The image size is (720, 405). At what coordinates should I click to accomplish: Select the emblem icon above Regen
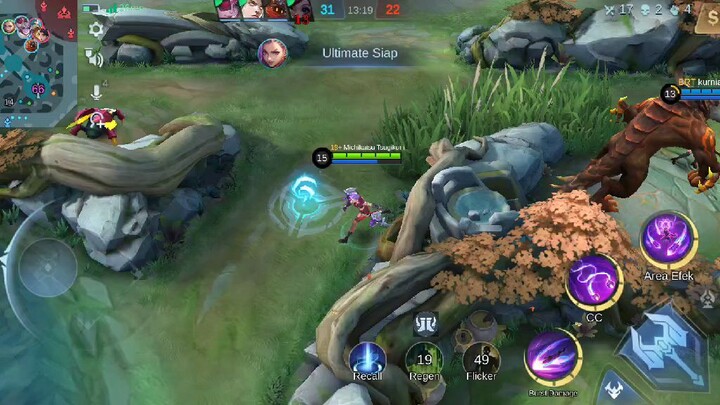coord(424,323)
